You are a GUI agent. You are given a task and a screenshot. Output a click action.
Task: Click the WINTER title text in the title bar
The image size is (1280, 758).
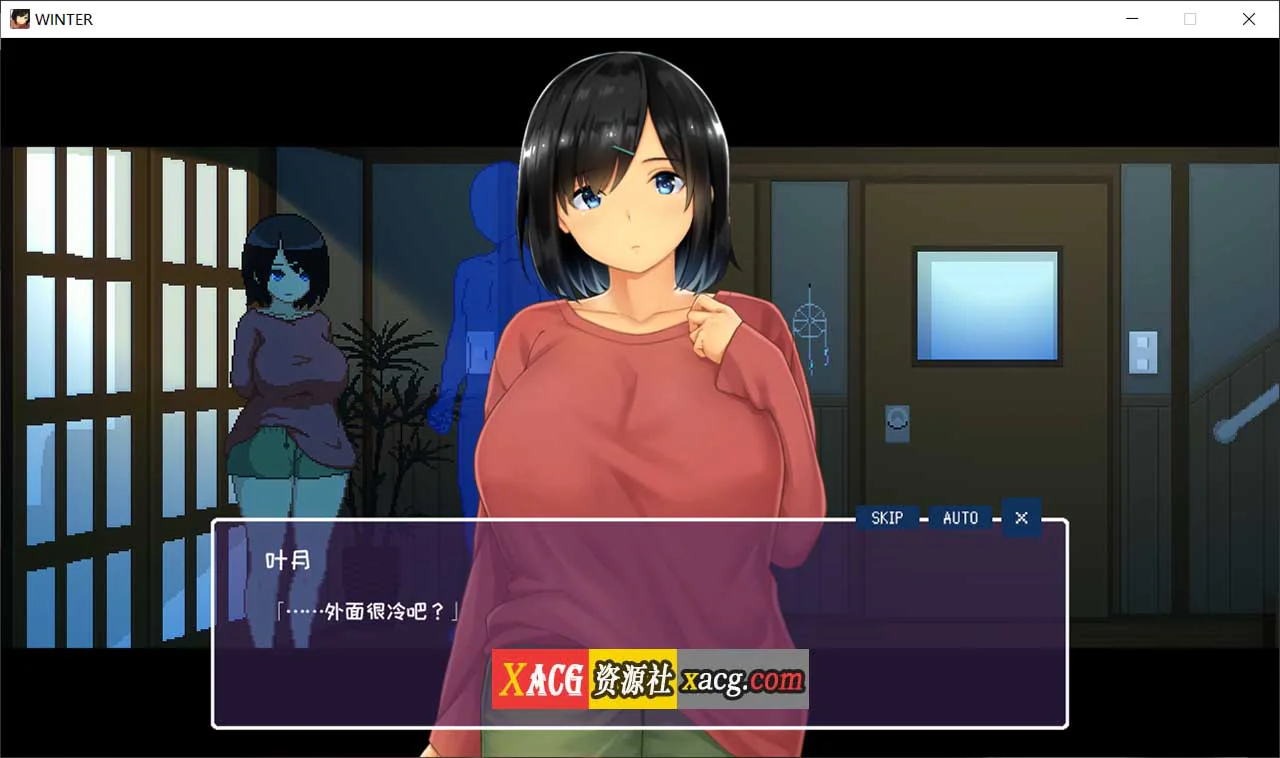[x=66, y=18]
